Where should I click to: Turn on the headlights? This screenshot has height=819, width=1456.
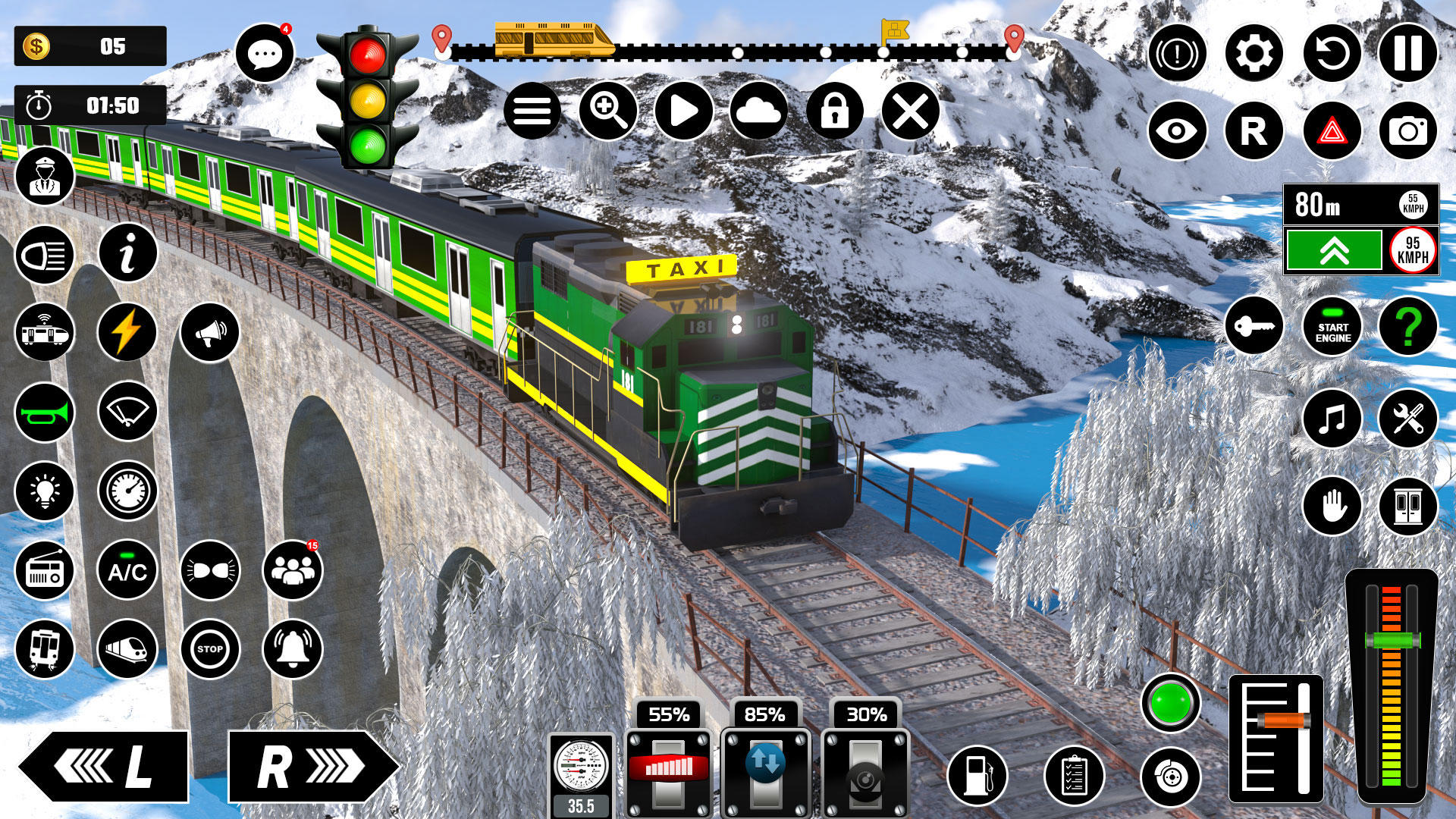tap(45, 256)
